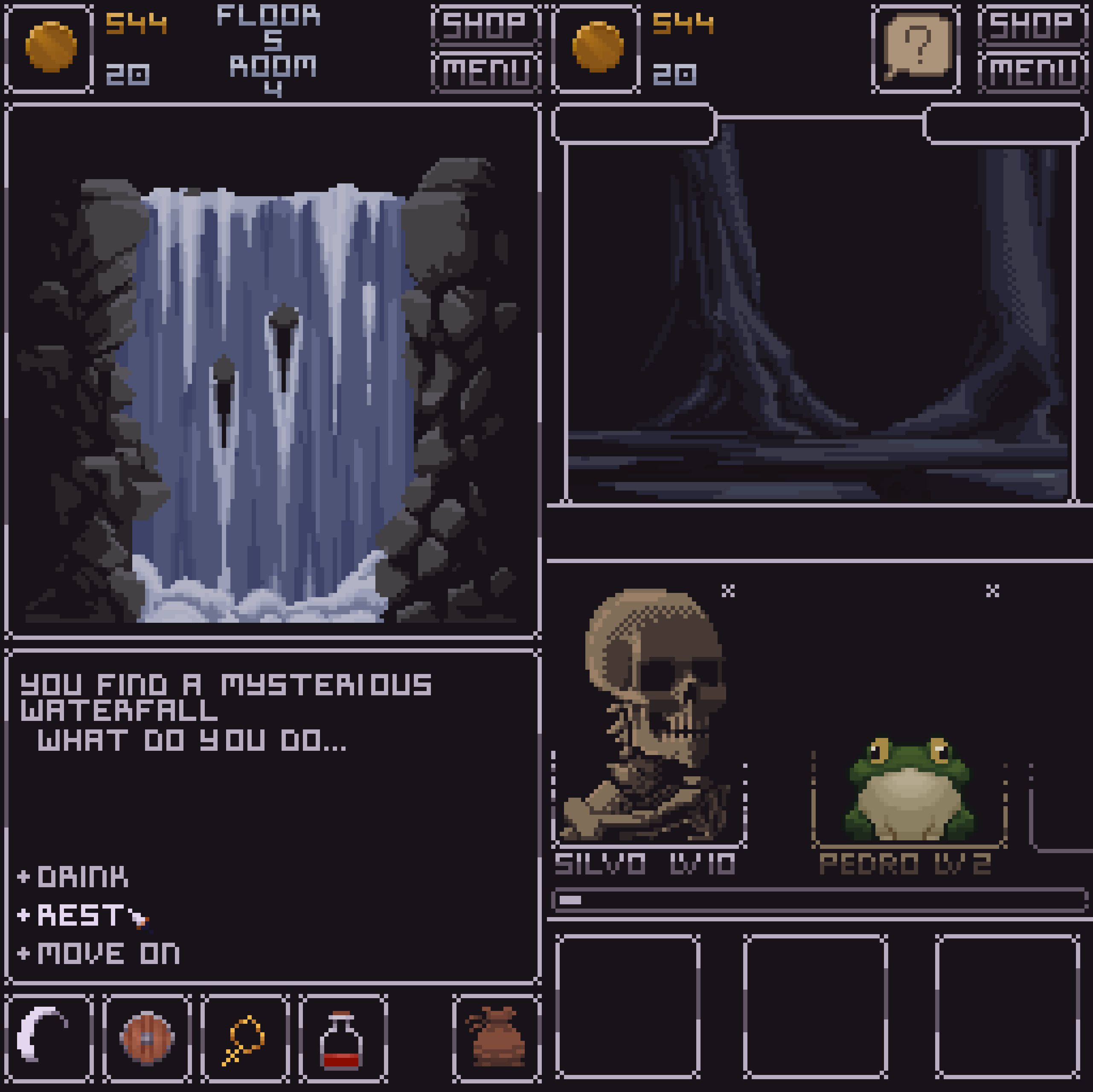
Task: Select Pedro the frog portrait
Action: [x=909, y=792]
